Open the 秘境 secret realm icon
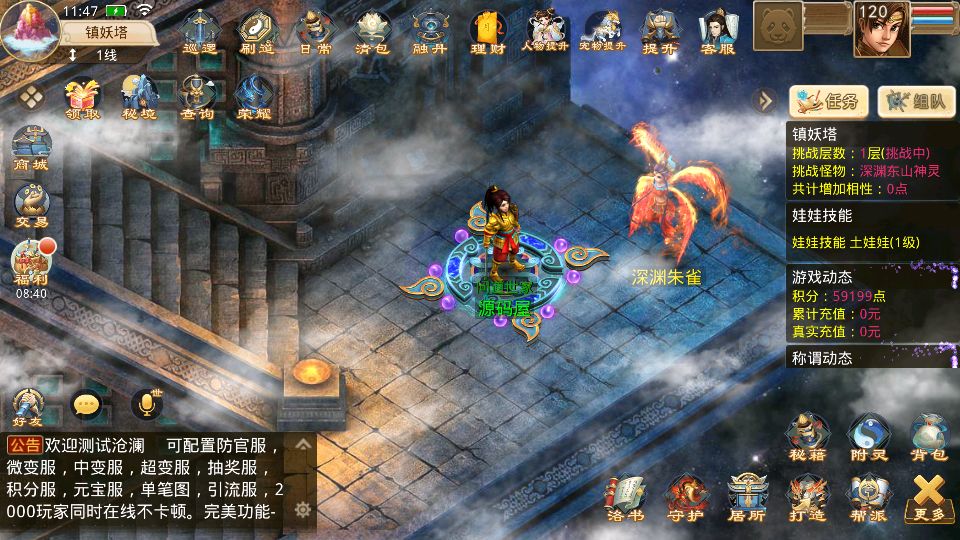The height and width of the screenshot is (540, 960). point(140,98)
